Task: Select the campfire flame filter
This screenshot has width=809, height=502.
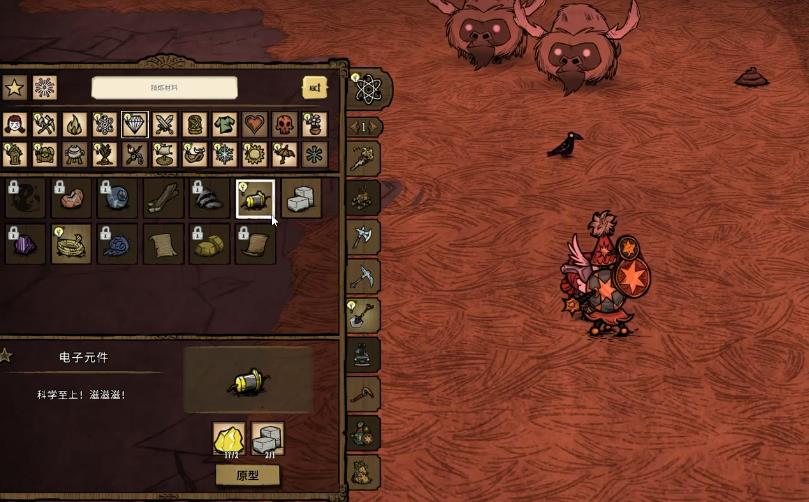Action: (74, 124)
